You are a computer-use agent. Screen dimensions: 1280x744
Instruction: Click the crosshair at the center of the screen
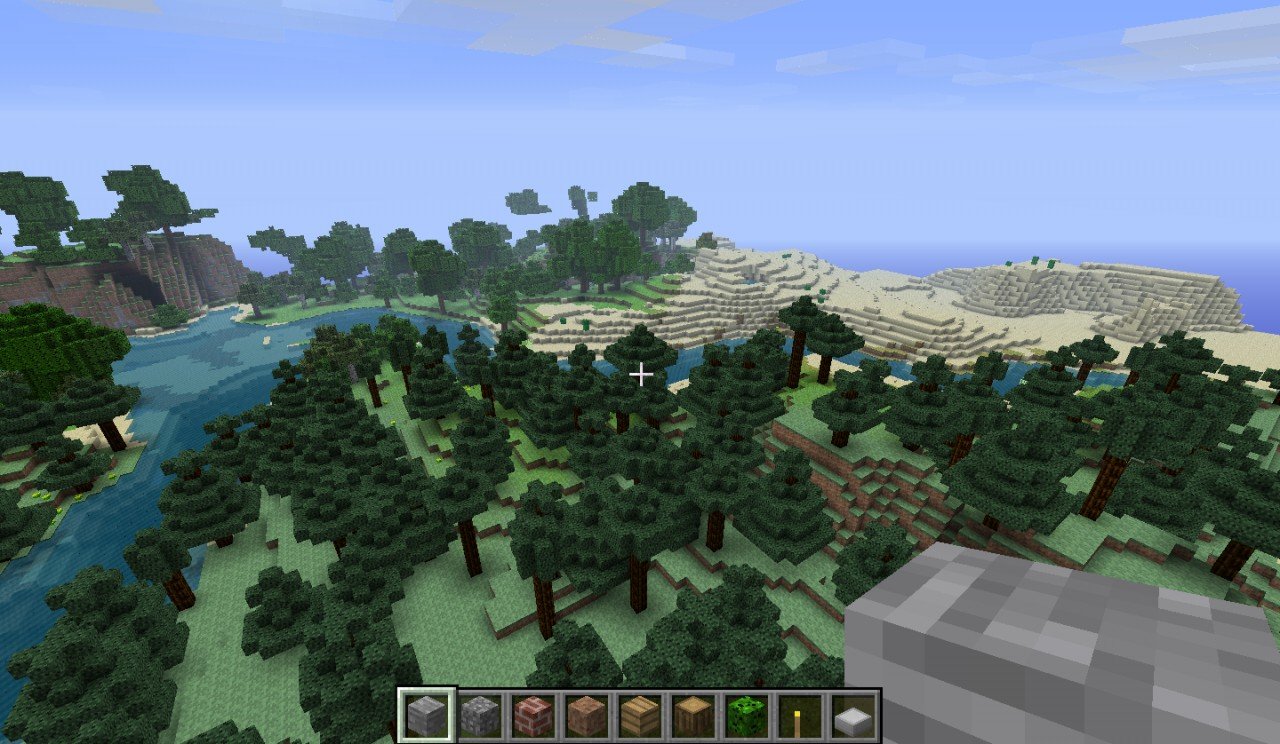click(640, 372)
